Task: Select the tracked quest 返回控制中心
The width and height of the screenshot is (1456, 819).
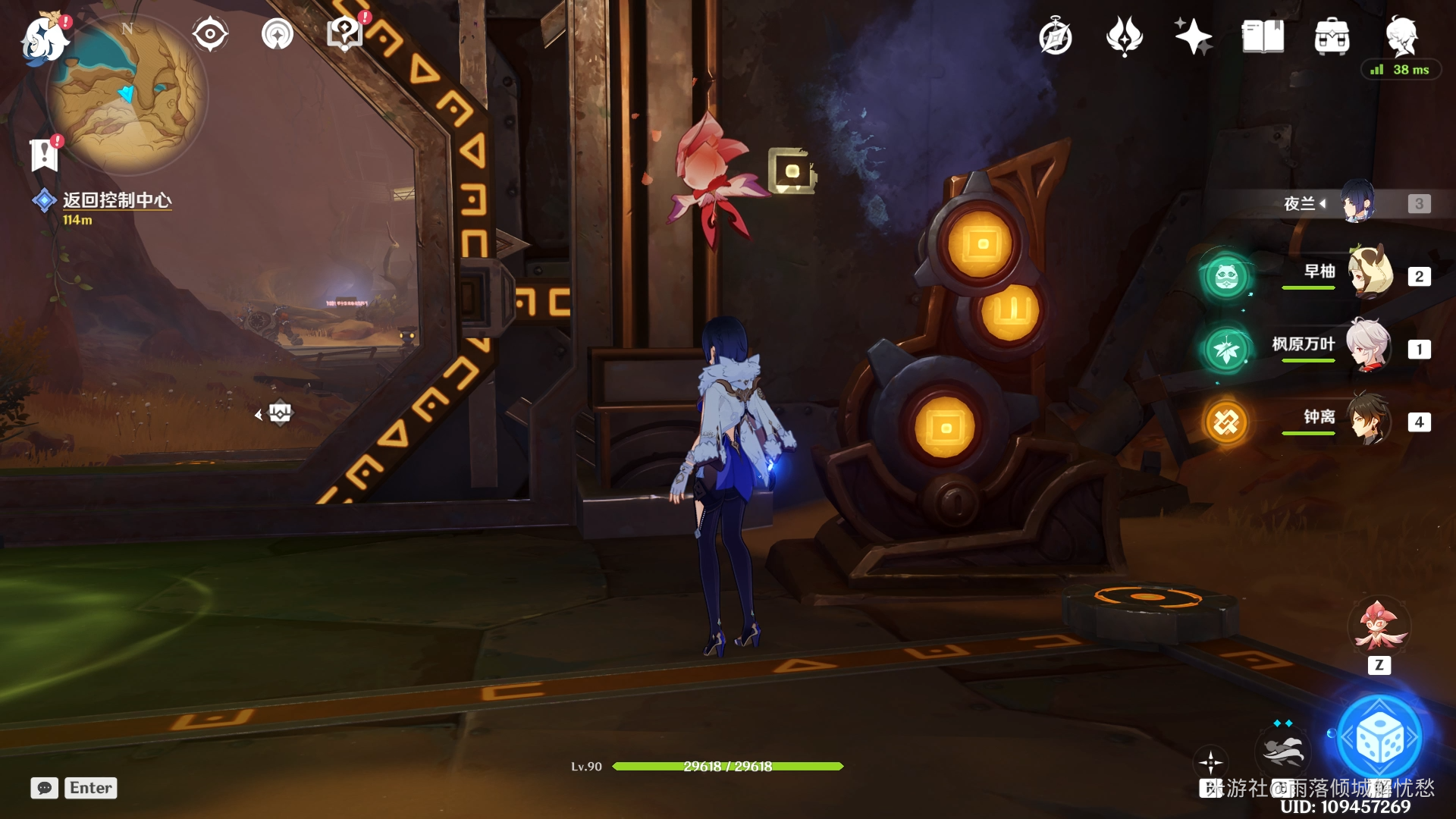Action: coord(117,200)
